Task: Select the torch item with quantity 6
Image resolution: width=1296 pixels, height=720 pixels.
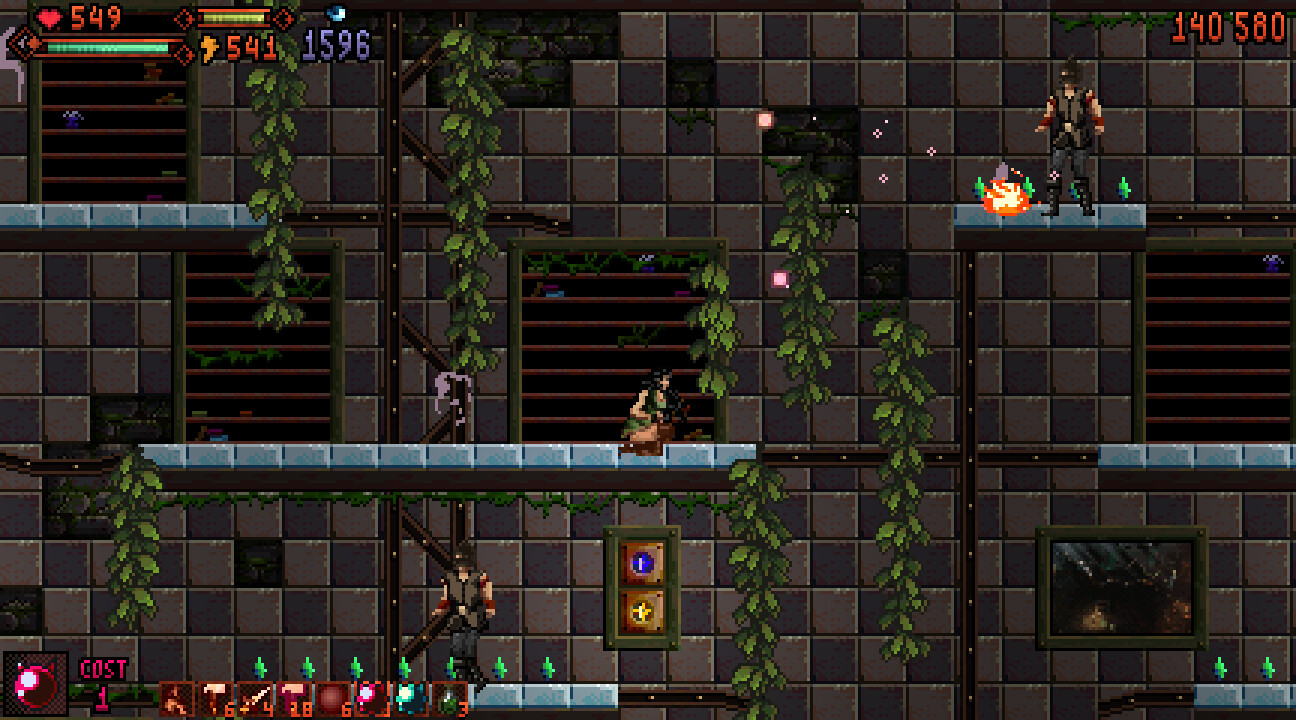Action: [x=214, y=697]
